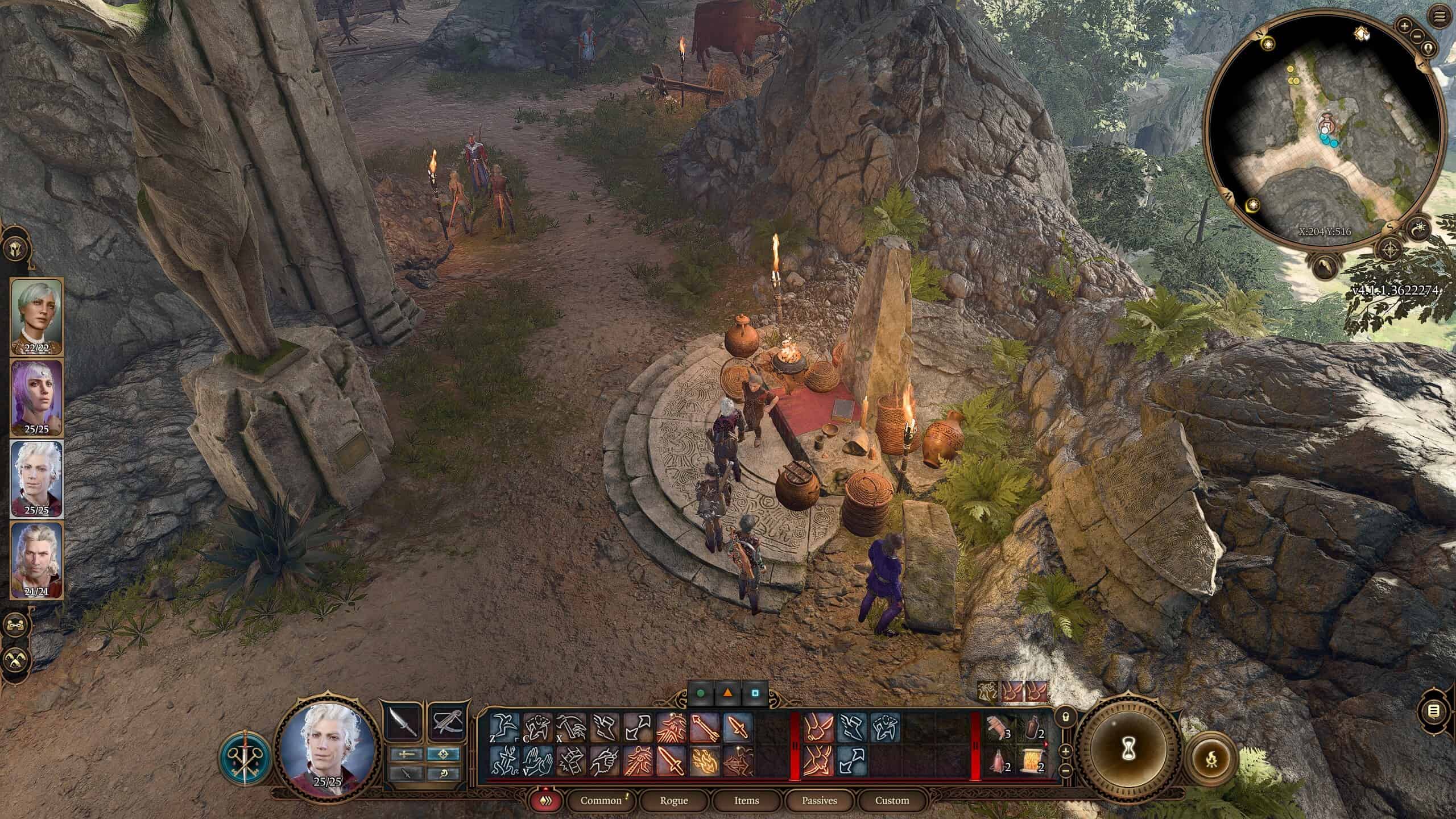Zoom in on the minimap
1456x819 pixels.
[x=1404, y=26]
